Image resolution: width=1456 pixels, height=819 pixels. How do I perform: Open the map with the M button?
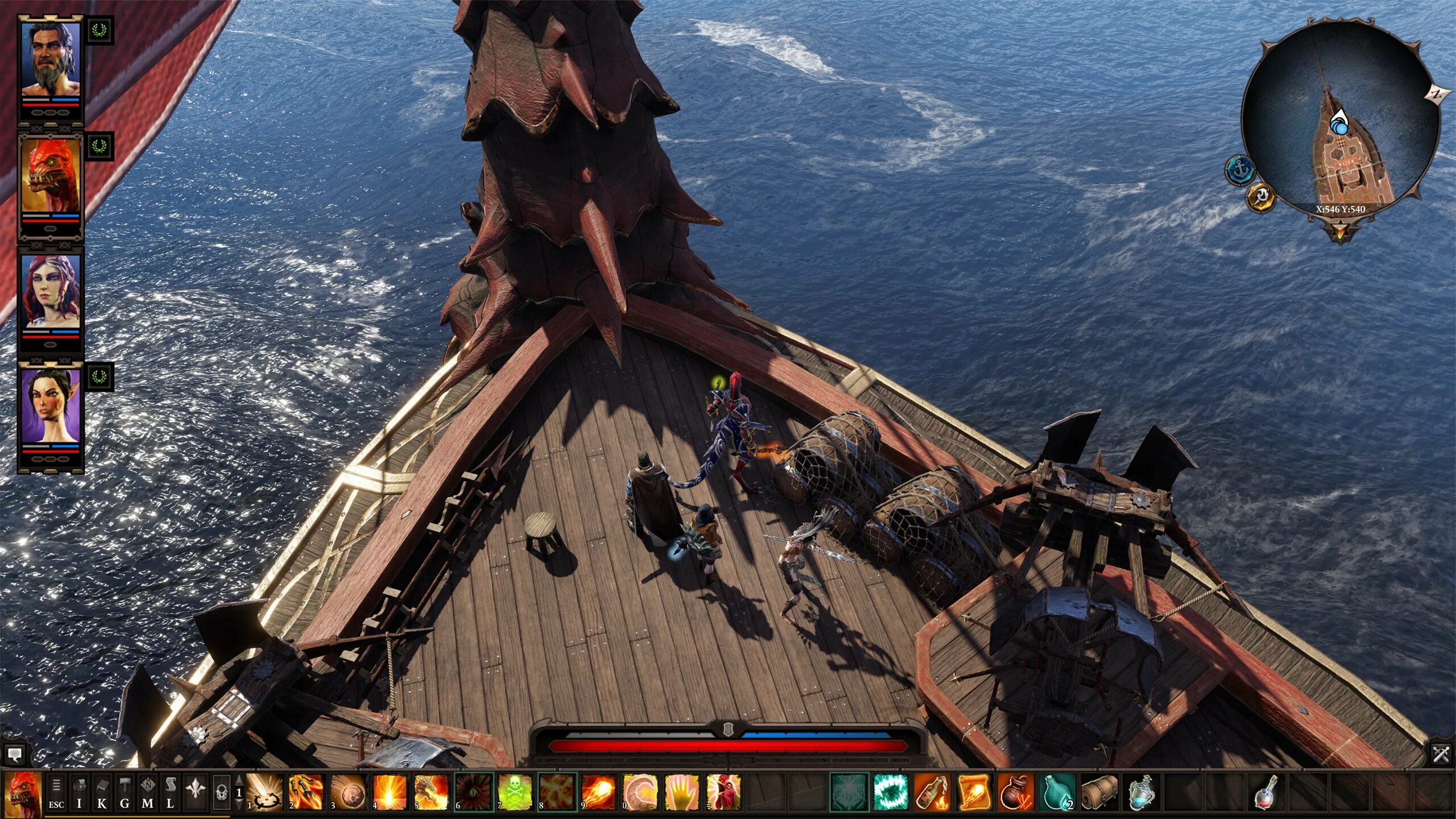point(147,792)
